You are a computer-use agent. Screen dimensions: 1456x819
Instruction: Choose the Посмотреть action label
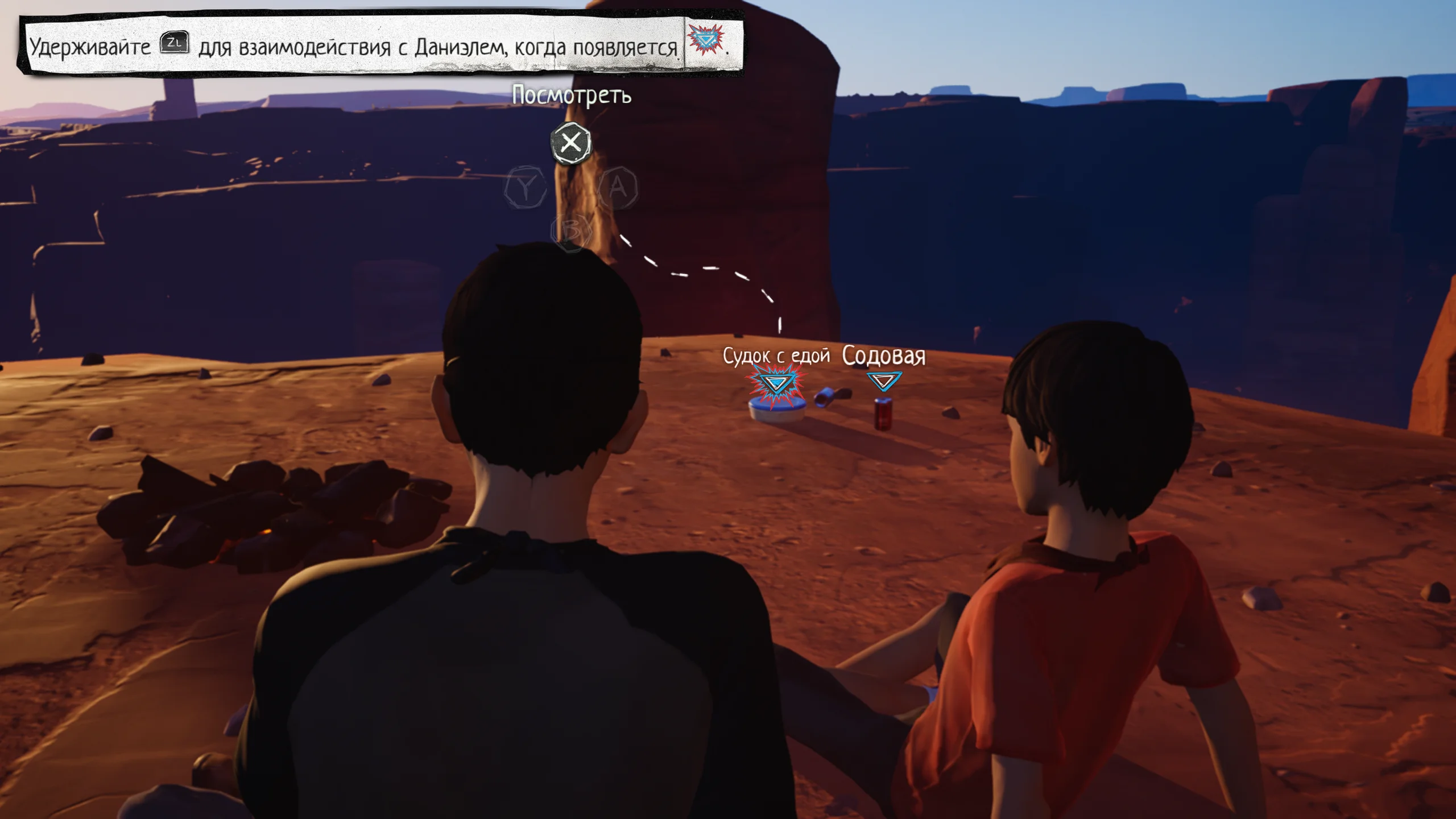572,95
